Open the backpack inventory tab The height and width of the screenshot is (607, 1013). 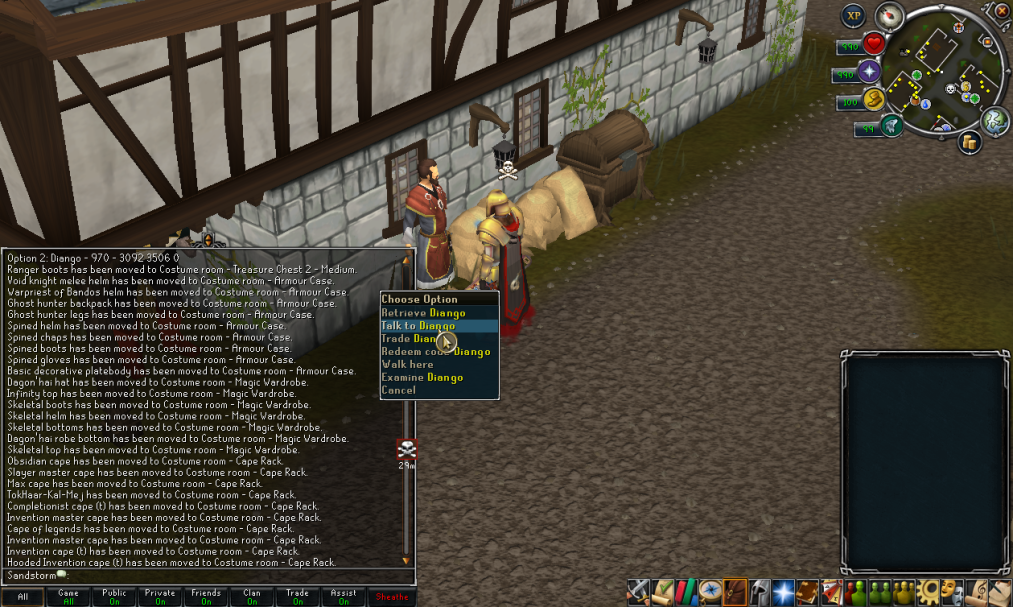coord(735,591)
